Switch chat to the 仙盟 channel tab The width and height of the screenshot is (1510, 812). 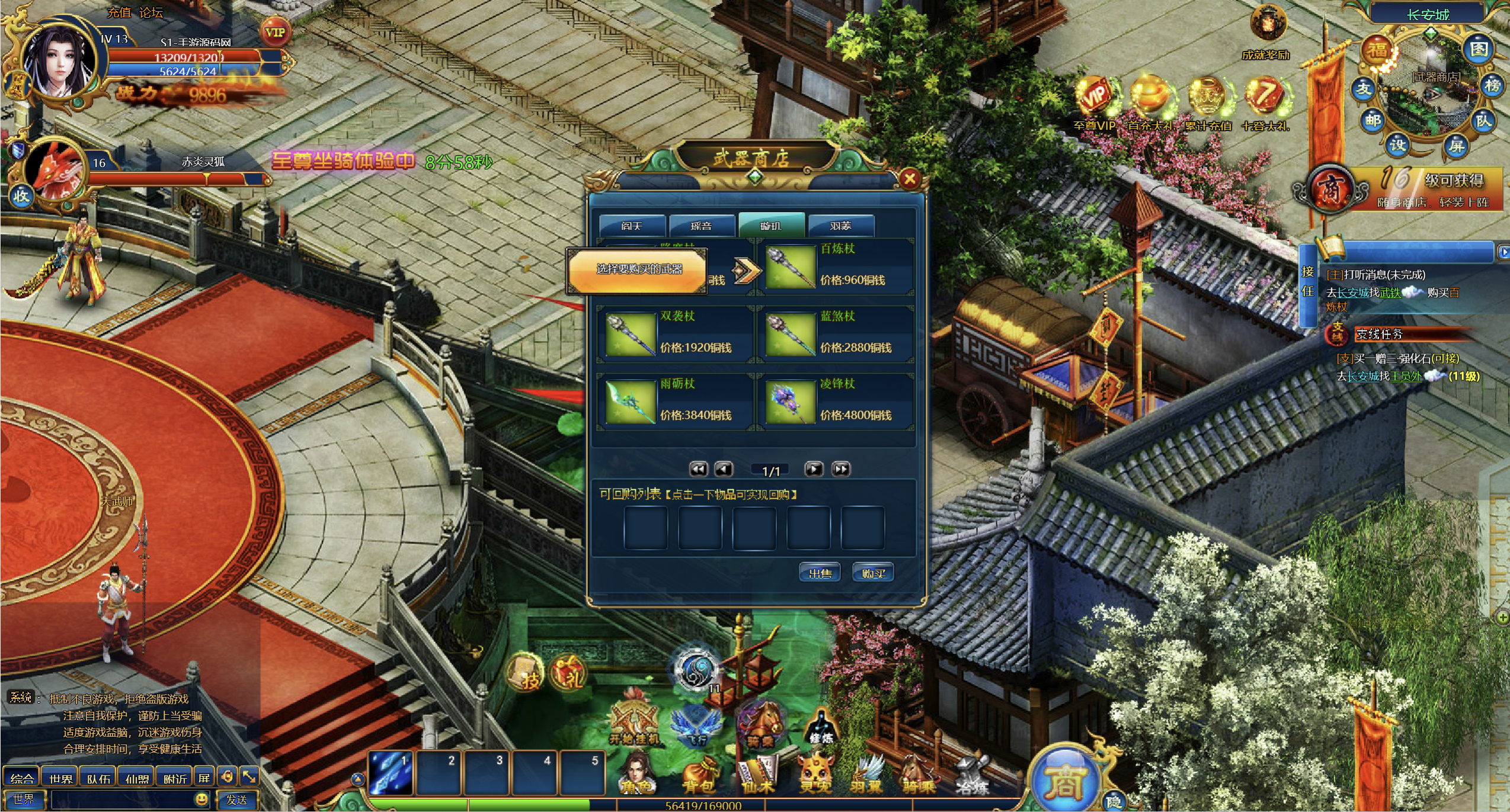point(137,778)
